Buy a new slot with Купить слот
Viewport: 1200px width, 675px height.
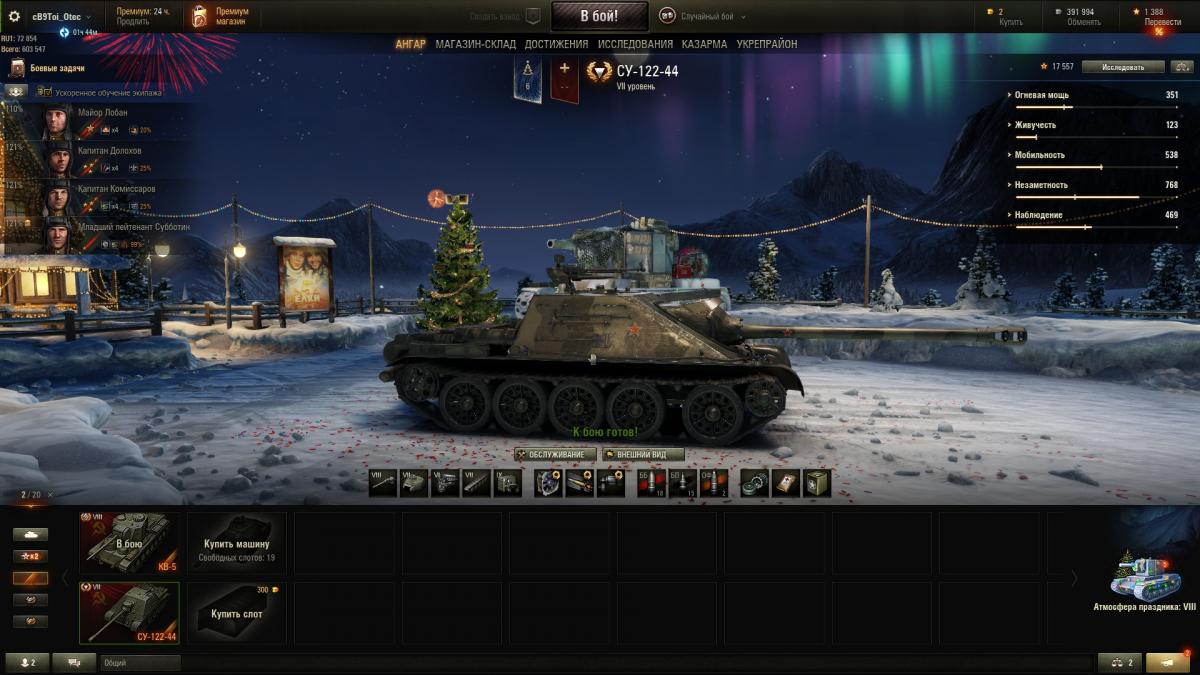pos(237,613)
